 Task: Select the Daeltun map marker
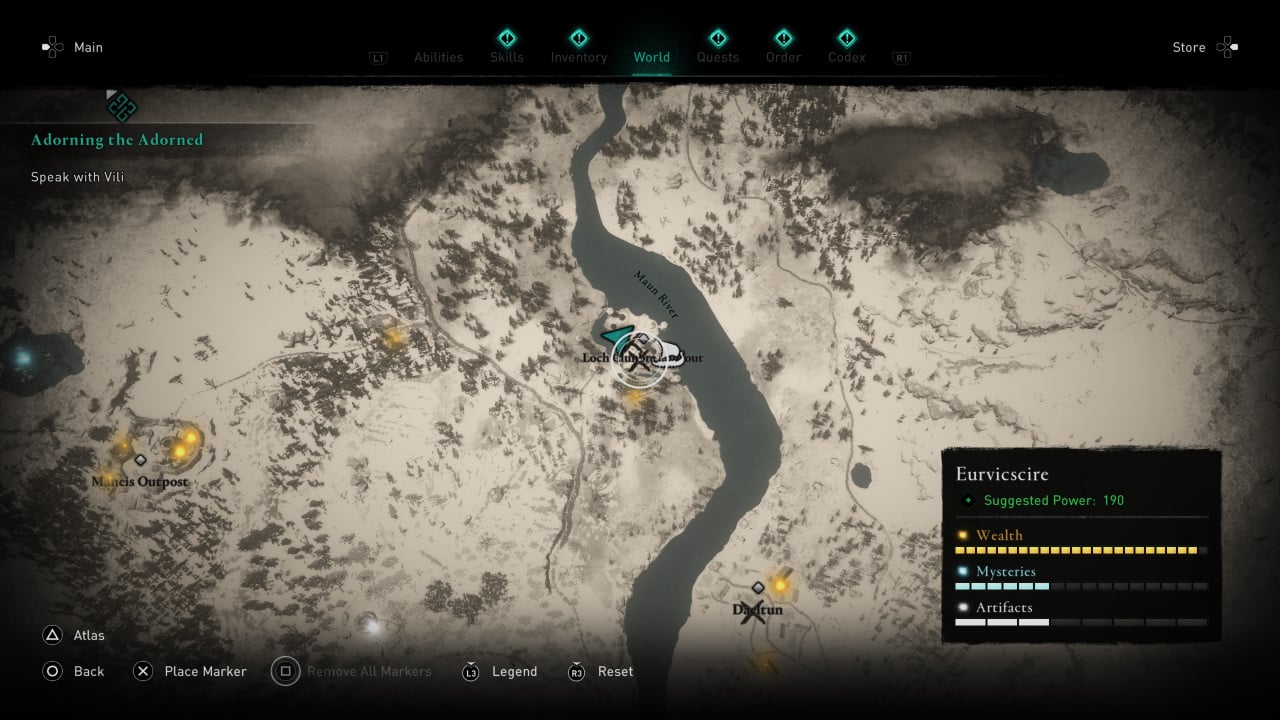(755, 611)
